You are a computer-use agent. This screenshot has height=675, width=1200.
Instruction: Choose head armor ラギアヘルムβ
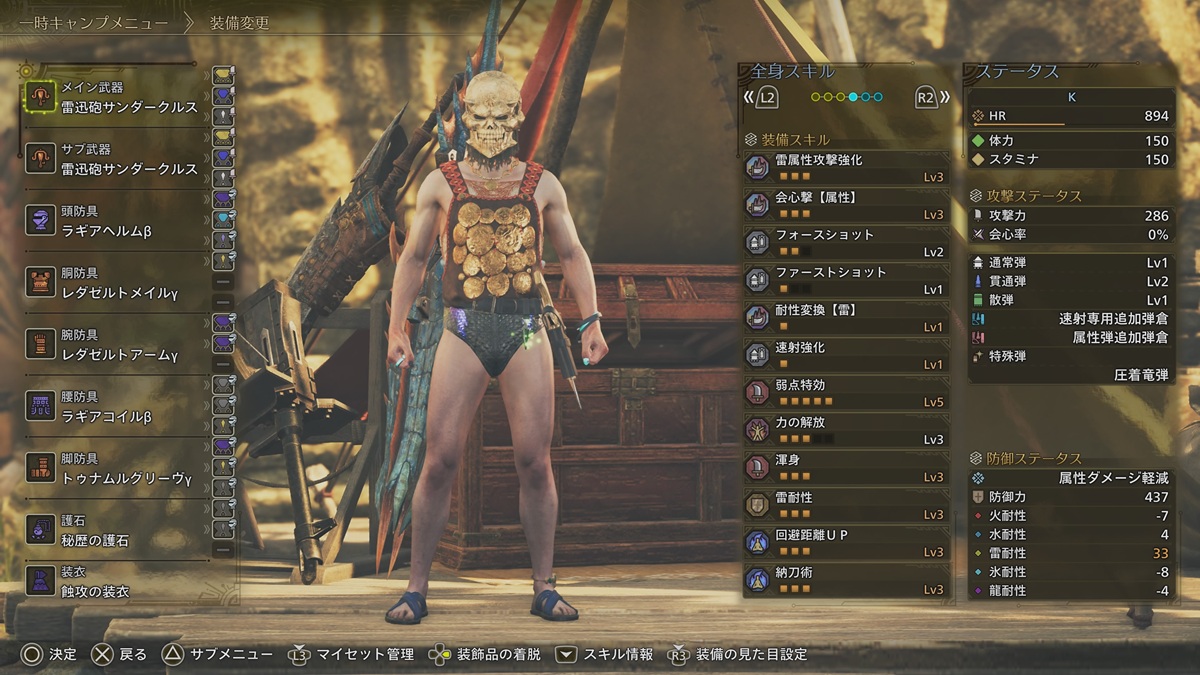pos(115,221)
